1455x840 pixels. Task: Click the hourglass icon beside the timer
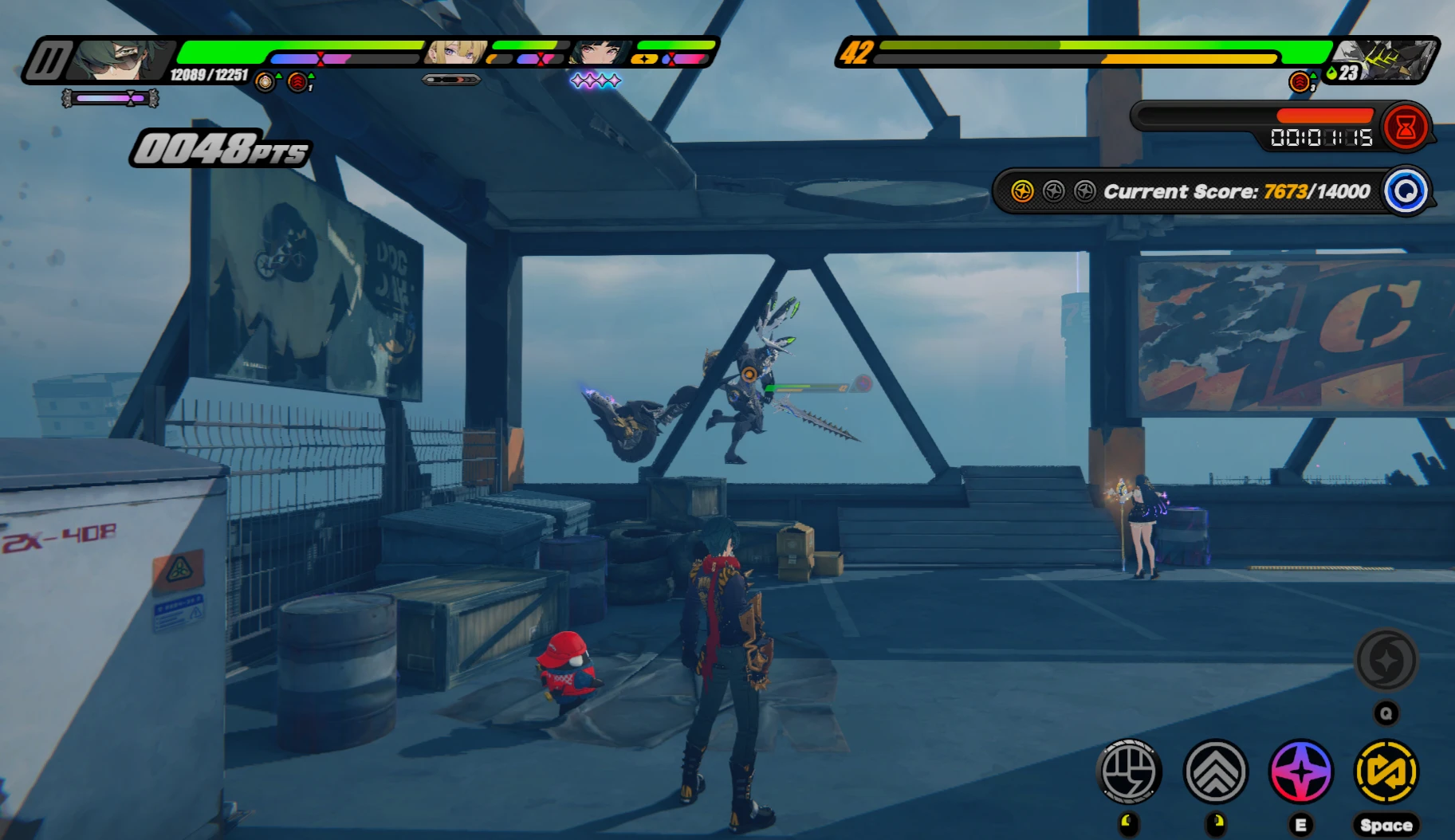pos(1405,125)
